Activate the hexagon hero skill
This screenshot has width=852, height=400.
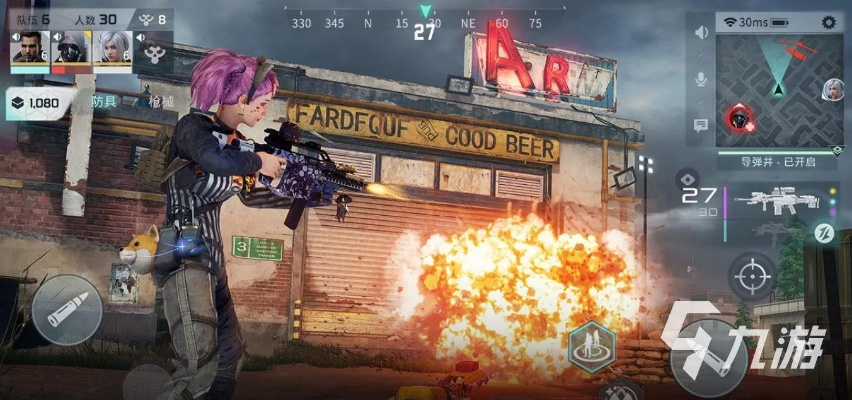click(591, 347)
